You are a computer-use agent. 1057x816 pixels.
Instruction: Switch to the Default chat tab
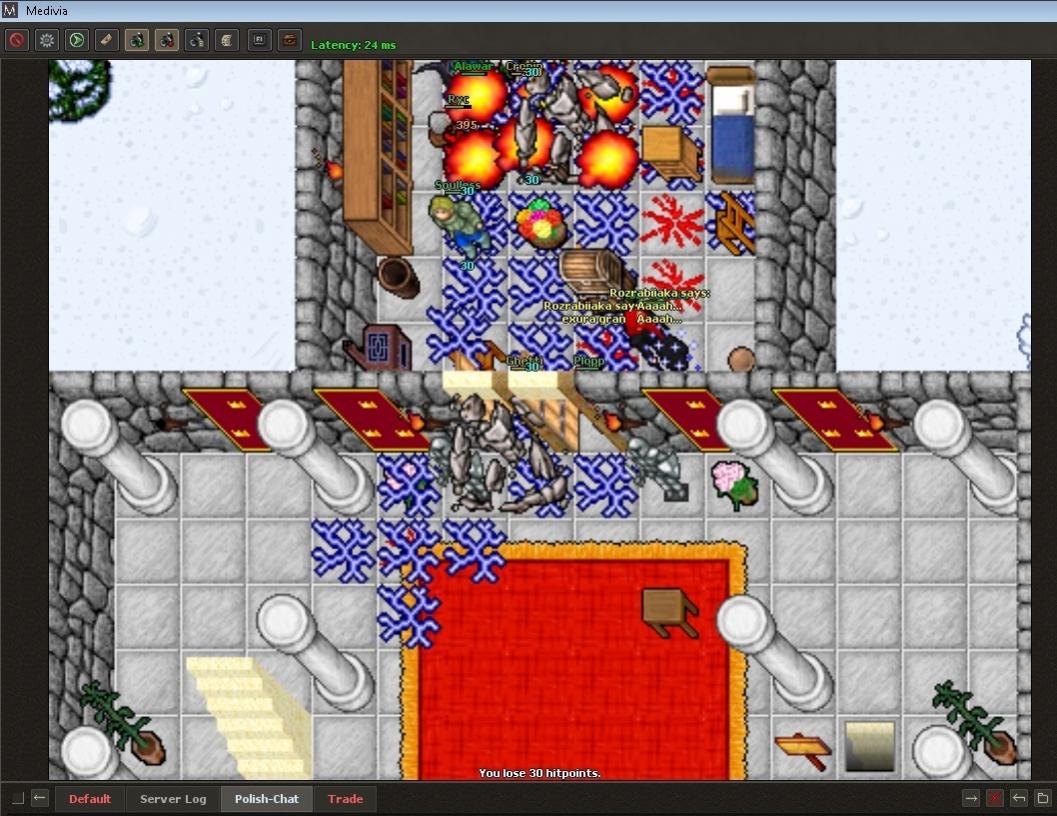pyautogui.click(x=90, y=799)
